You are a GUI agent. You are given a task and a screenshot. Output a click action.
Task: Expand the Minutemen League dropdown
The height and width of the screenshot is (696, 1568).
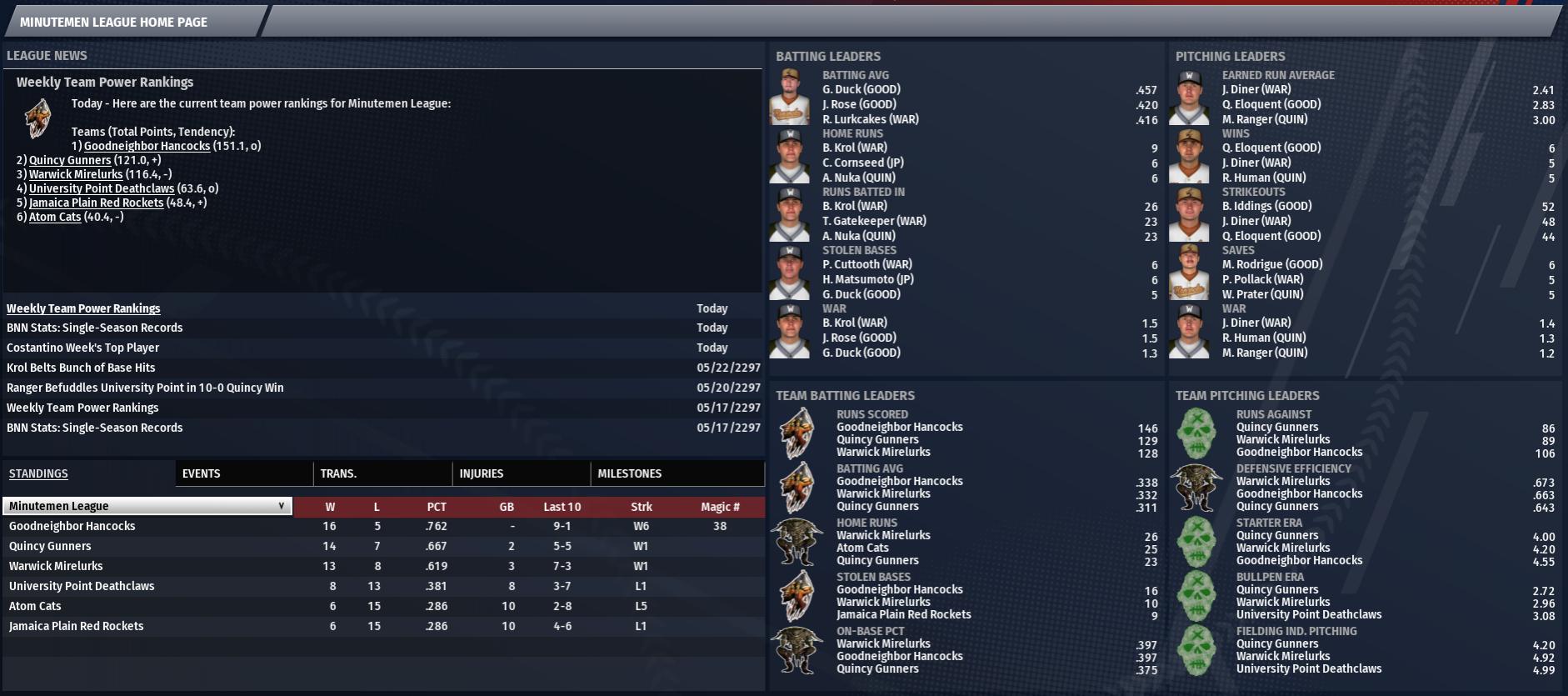point(147,506)
